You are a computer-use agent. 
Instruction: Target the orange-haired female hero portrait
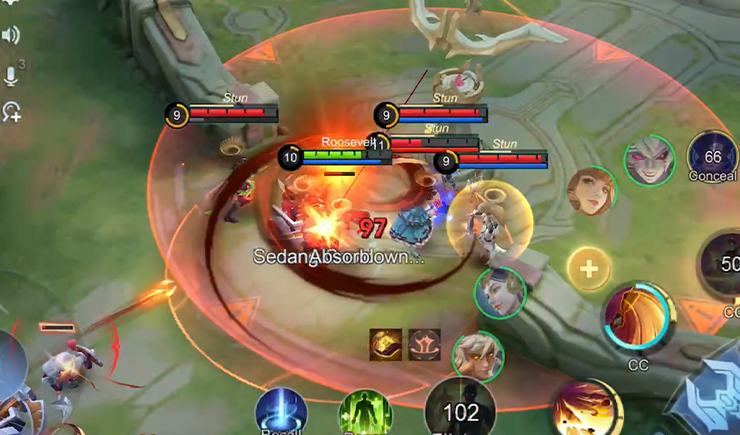pyautogui.click(x=591, y=190)
